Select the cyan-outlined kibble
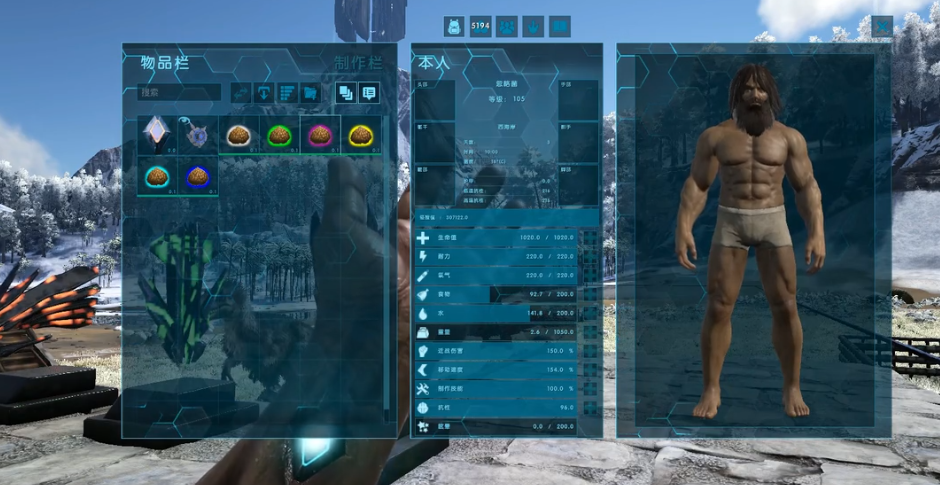This screenshot has height=485, width=940. pos(157,176)
